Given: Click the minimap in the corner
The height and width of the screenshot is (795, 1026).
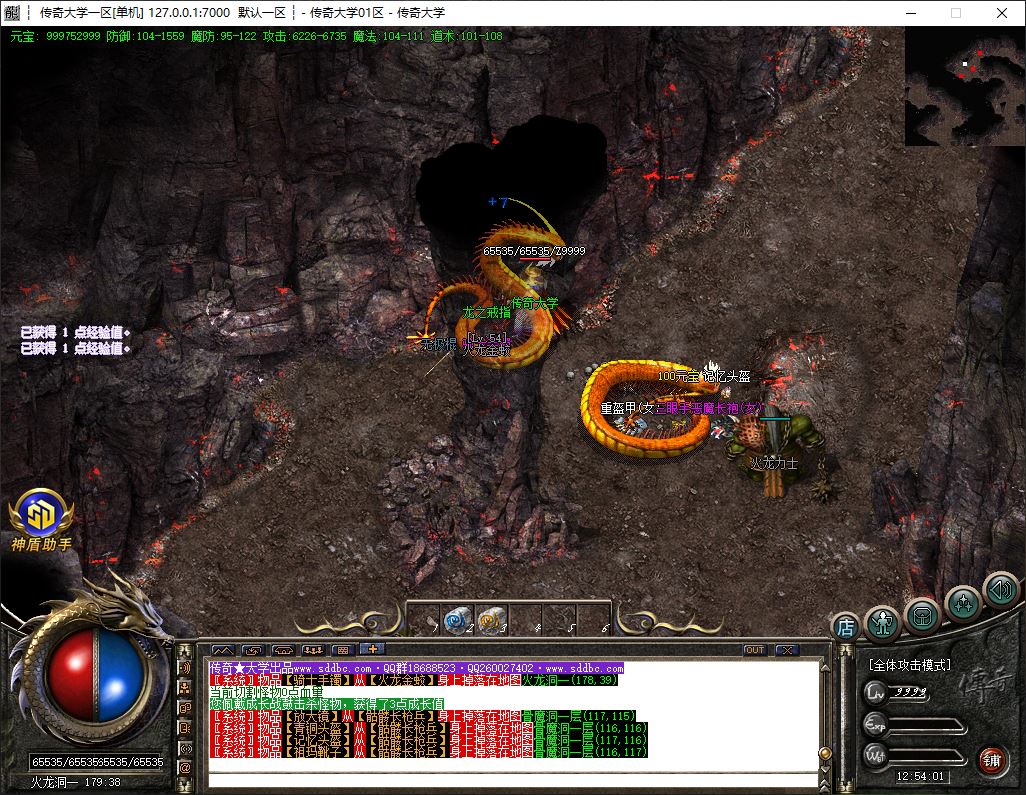Looking at the screenshot, I should (964, 87).
